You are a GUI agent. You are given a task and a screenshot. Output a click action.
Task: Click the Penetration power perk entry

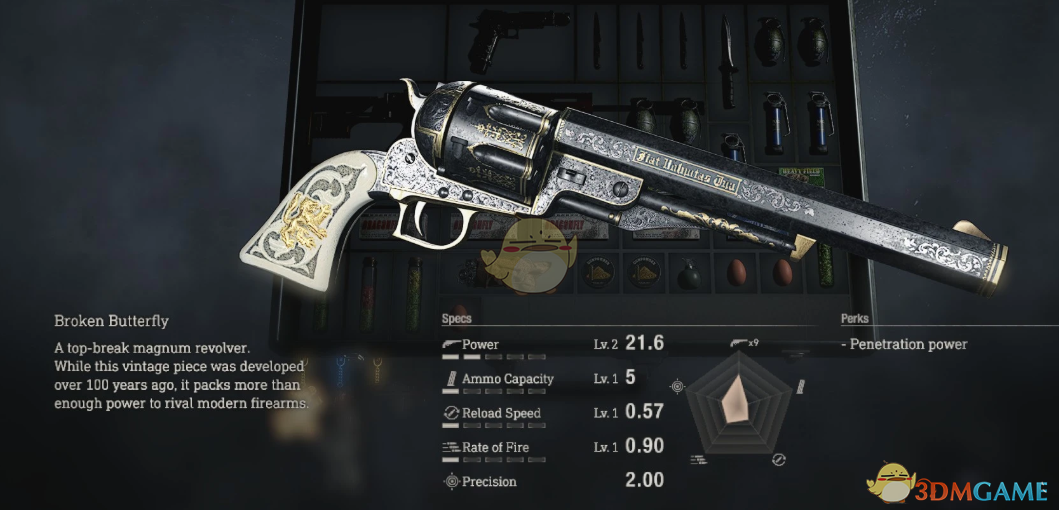pos(904,344)
